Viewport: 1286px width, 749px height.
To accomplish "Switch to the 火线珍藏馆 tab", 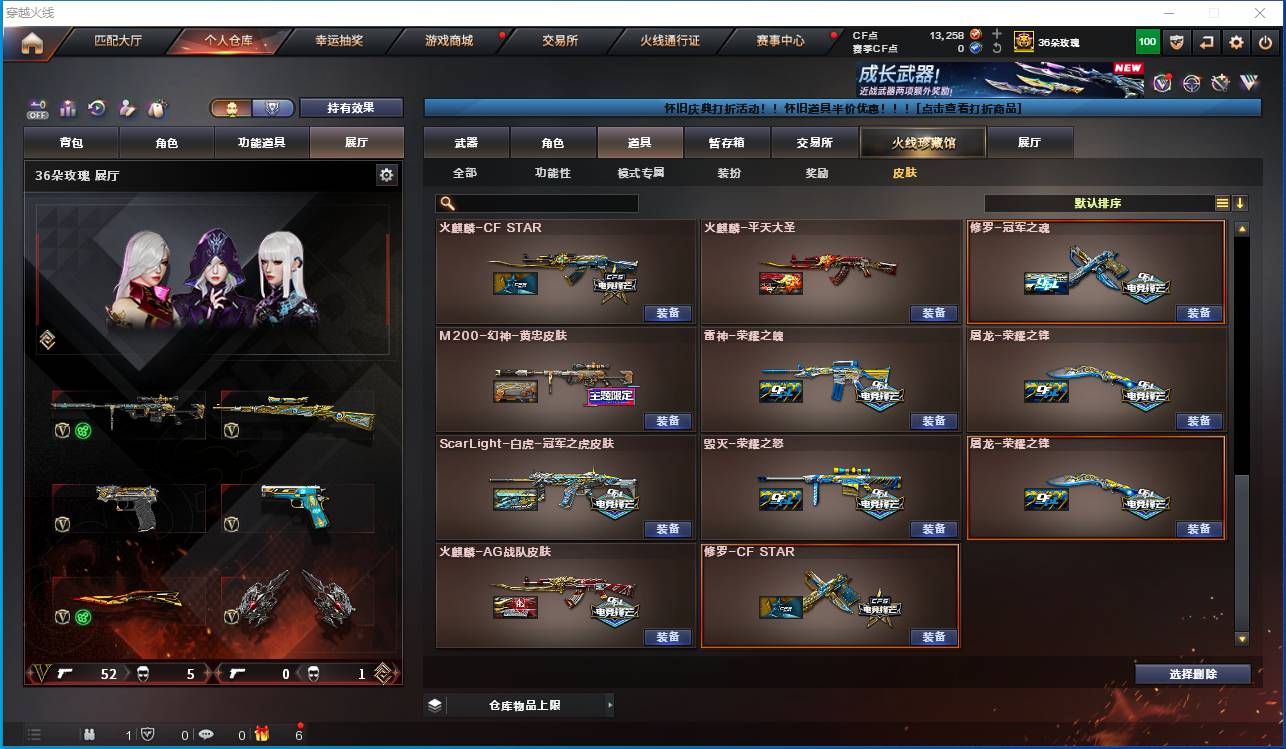I will [921, 142].
